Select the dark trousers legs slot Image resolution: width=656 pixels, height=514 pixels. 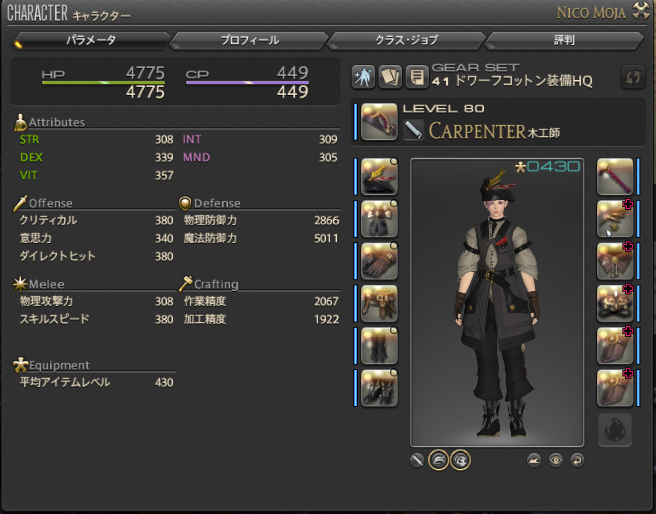[x=379, y=345]
